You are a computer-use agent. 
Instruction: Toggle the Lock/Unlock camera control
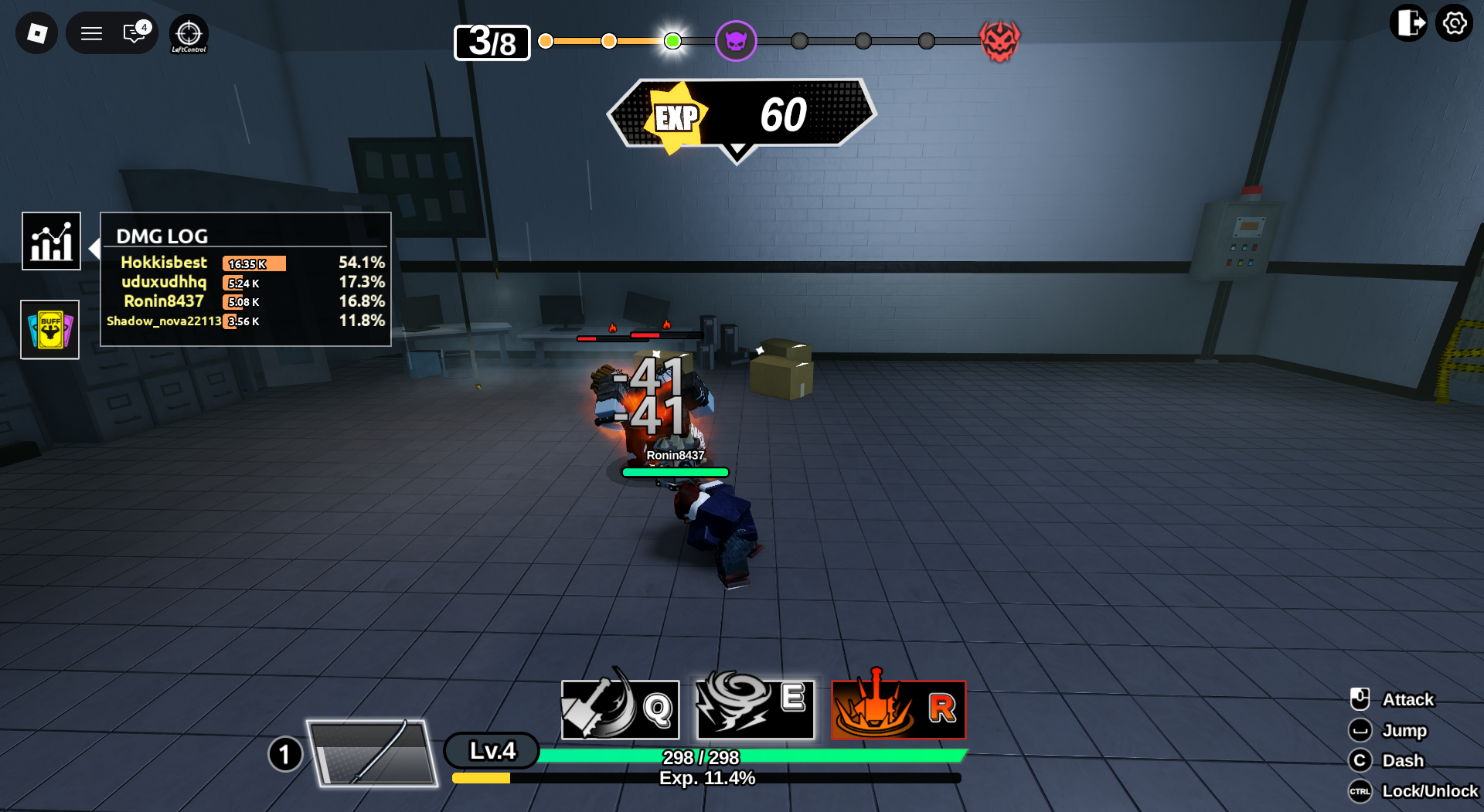coord(1361,791)
